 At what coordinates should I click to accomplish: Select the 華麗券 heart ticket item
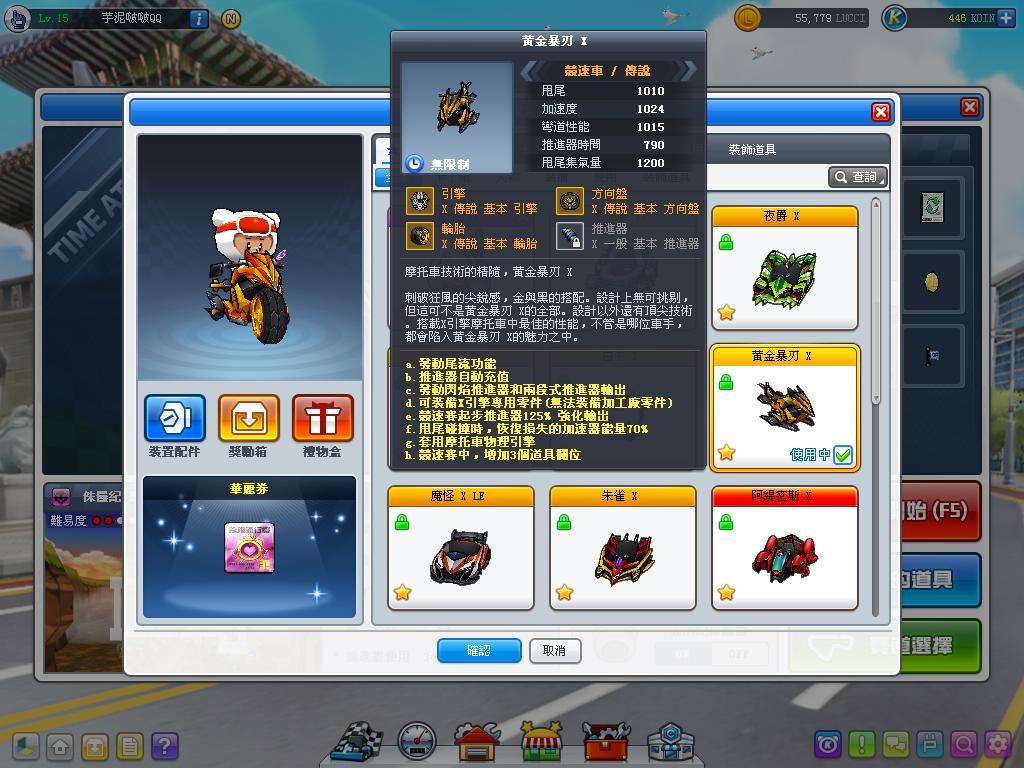tap(249, 548)
